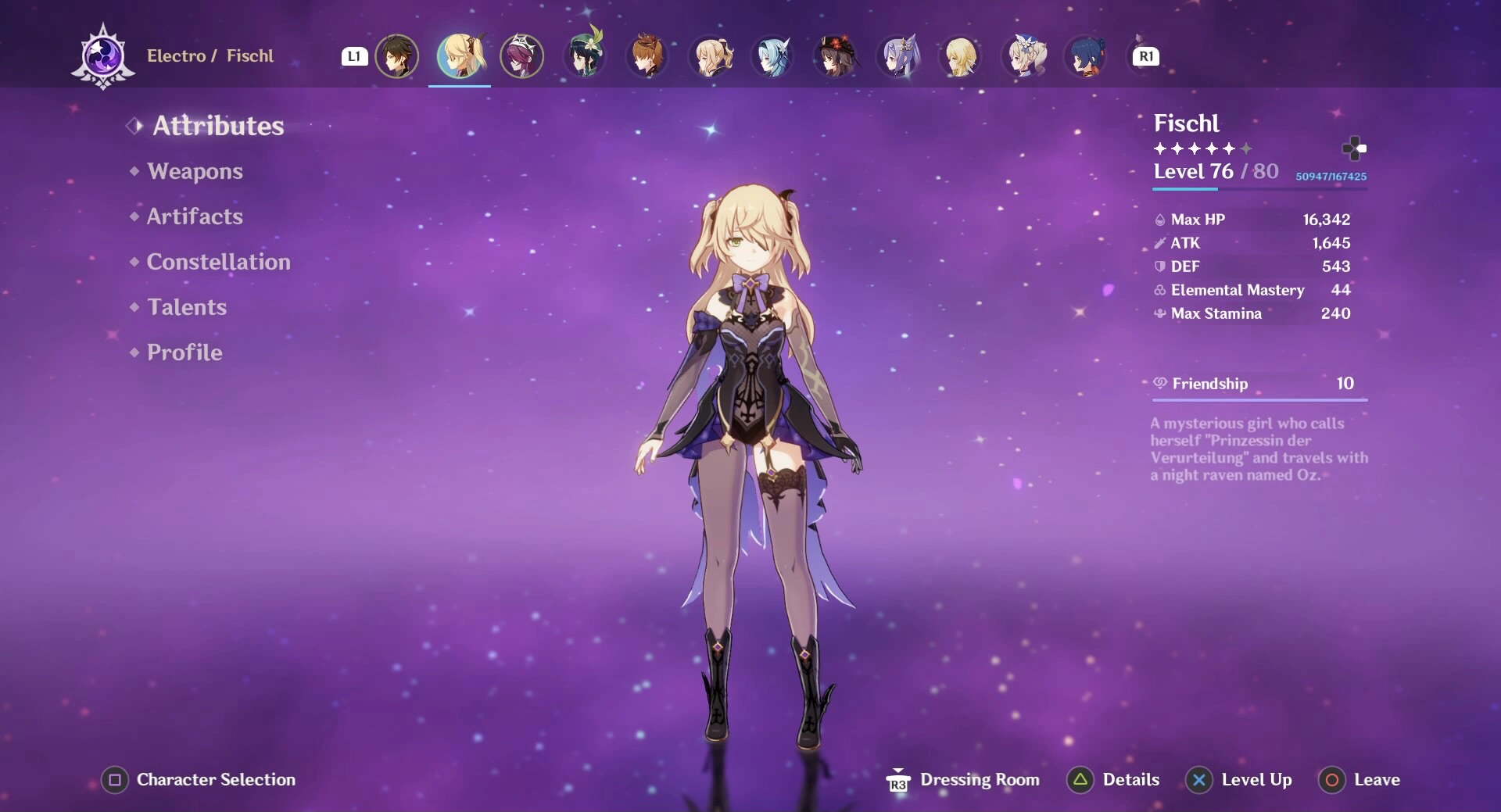Select Hu Tao's character portrait
The image size is (1501, 812).
point(835,55)
